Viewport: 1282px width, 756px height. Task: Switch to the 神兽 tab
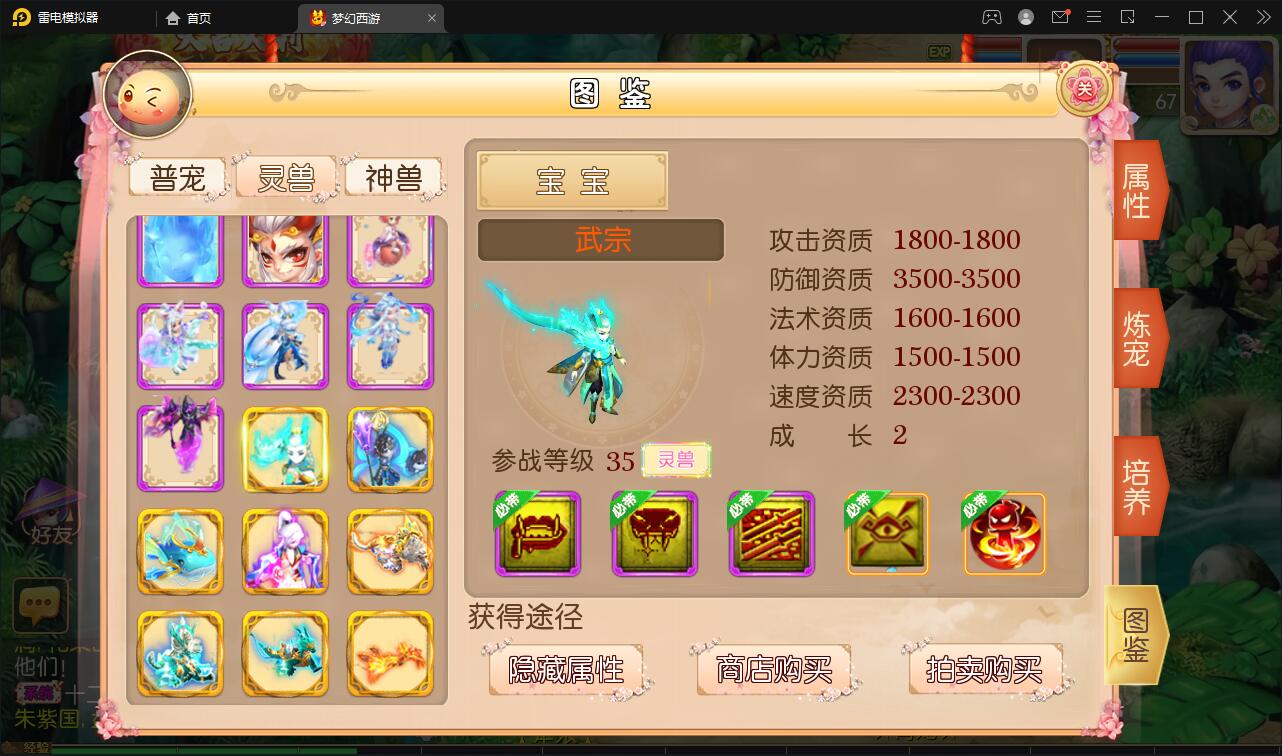pyautogui.click(x=394, y=177)
